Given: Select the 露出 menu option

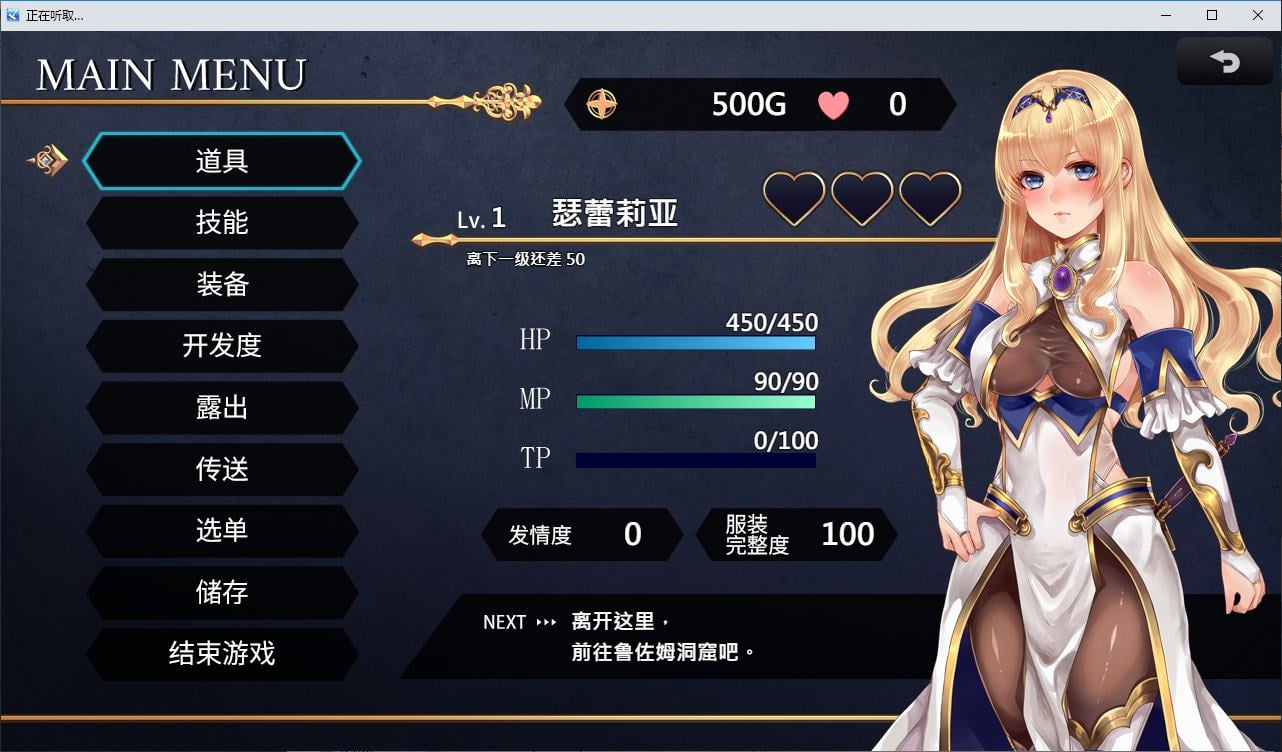Looking at the screenshot, I should (222, 408).
